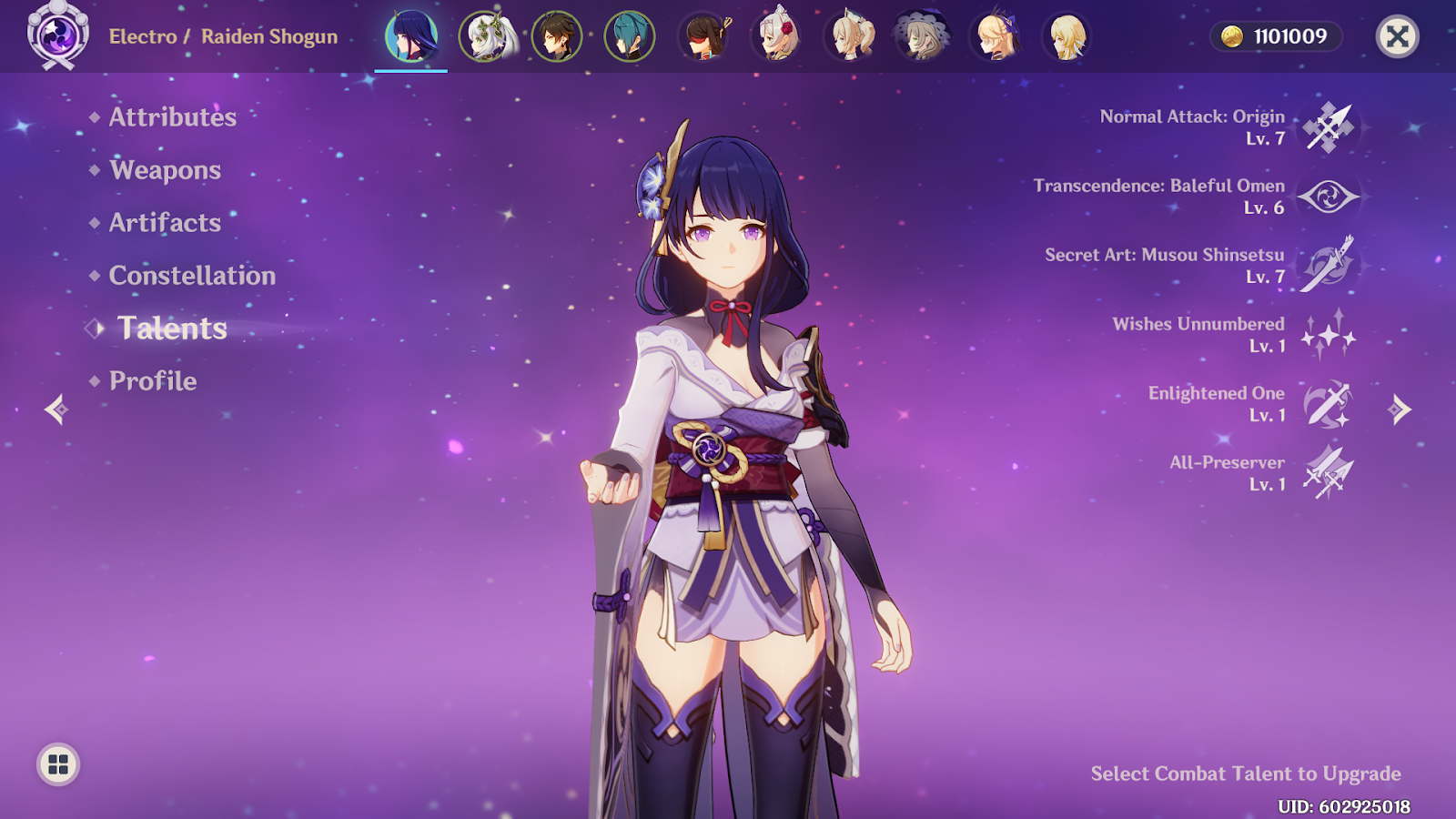This screenshot has width=1456, height=819.
Task: Close the character screen with the X
Action: tap(1397, 37)
